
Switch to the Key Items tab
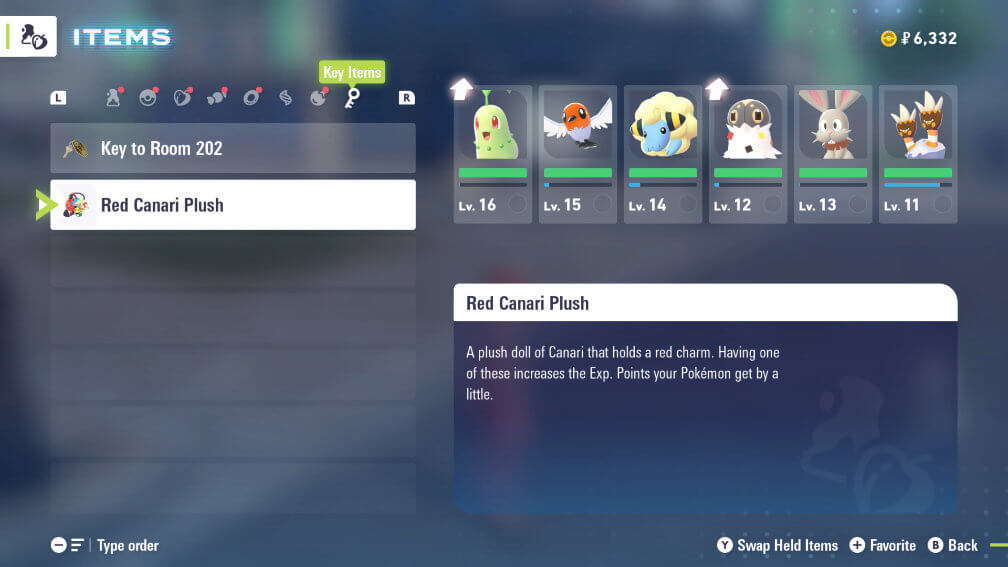[x=351, y=98]
